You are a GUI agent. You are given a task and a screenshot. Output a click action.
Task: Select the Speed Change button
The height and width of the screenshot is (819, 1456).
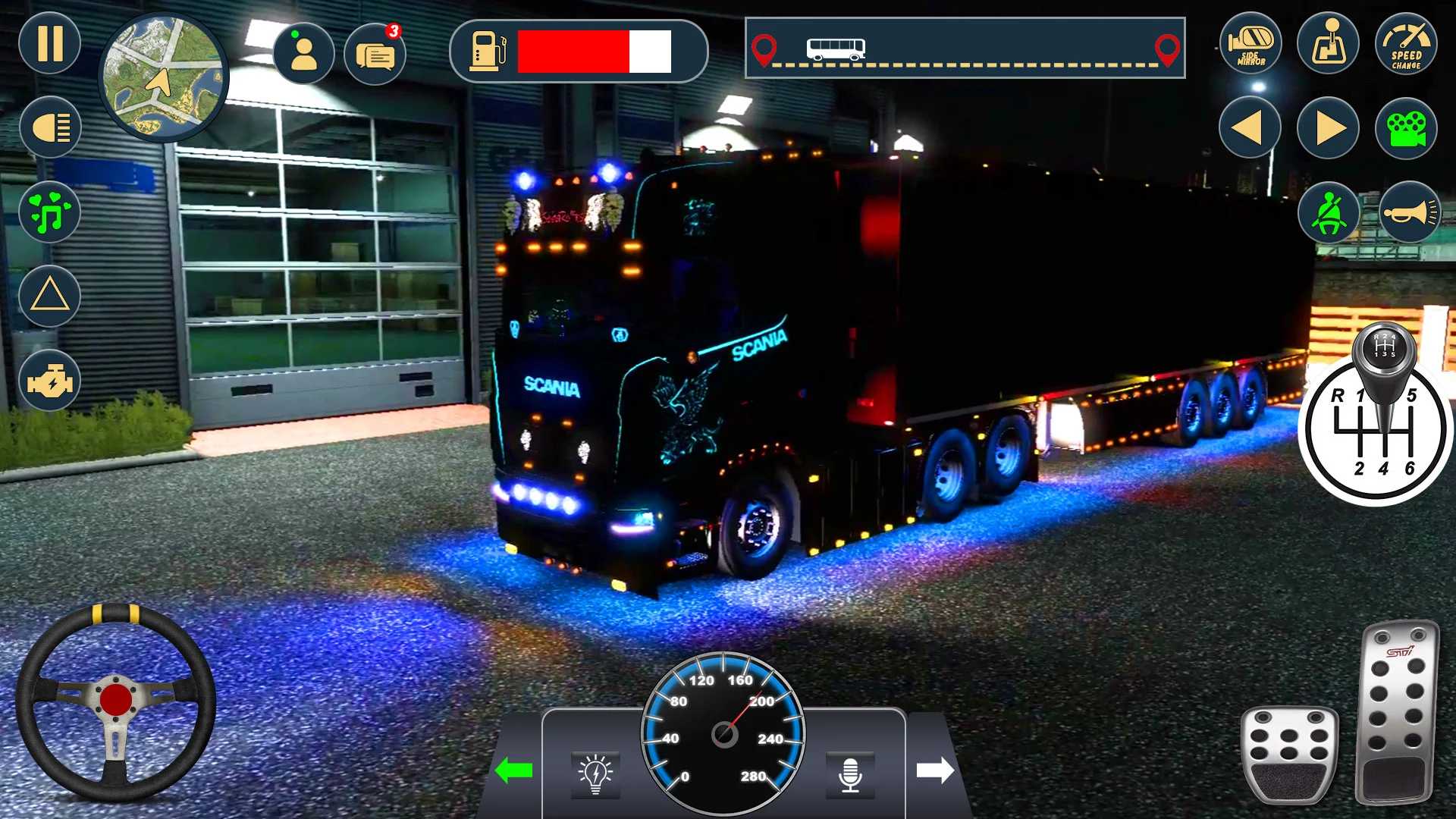click(1406, 44)
